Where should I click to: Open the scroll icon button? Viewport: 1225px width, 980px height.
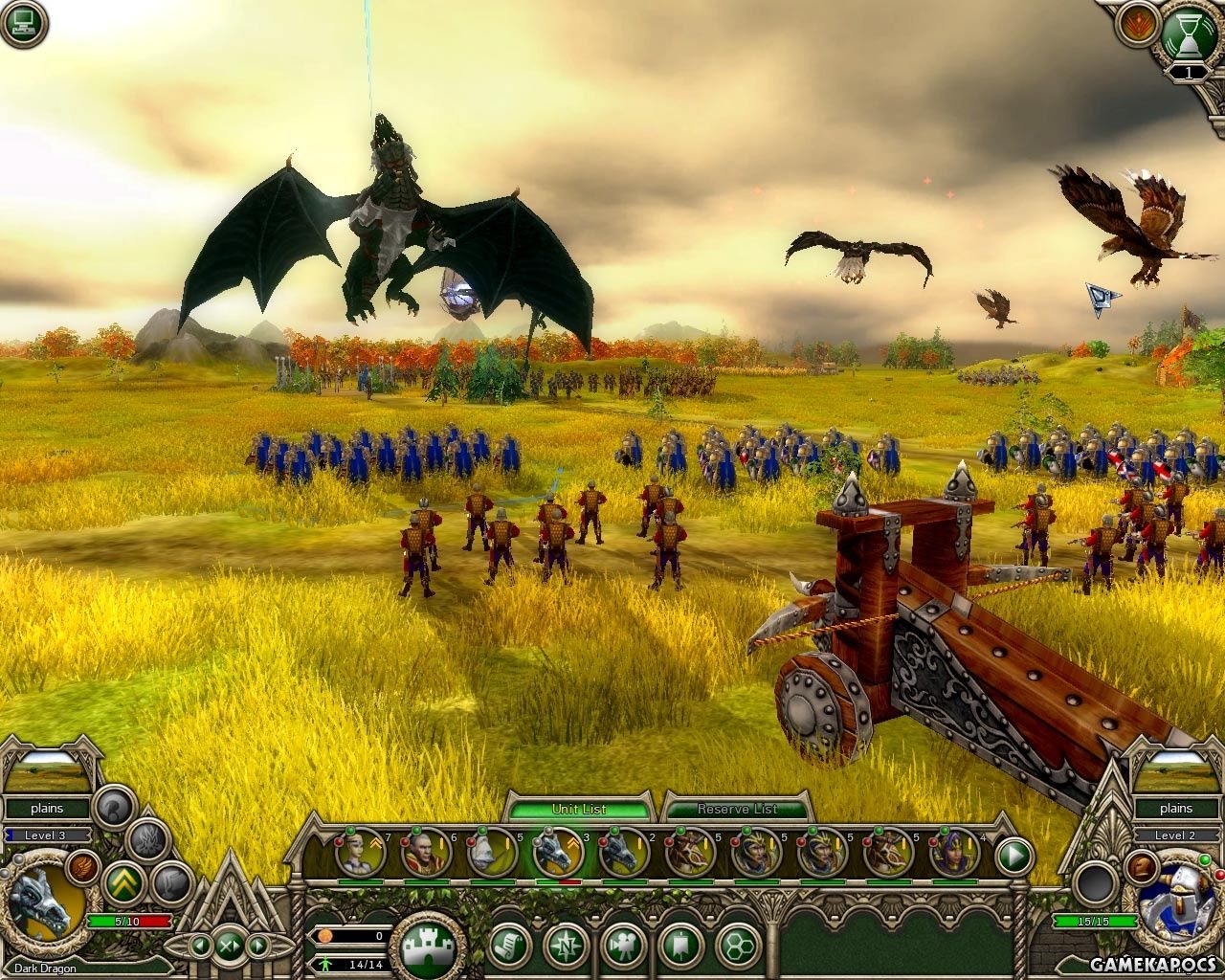[510, 947]
